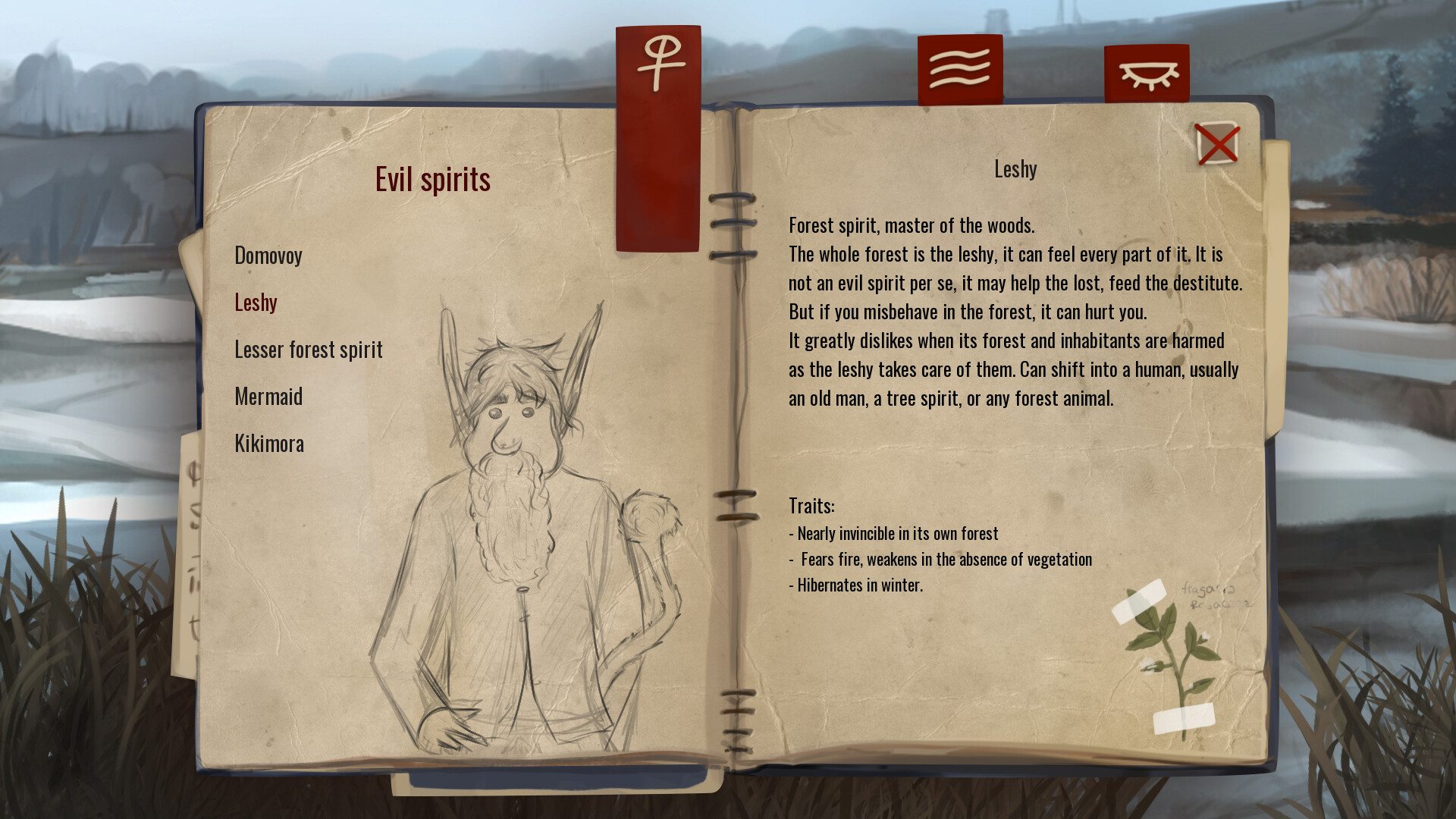Open the Mermaid entry
The image size is (1456, 819).
(x=268, y=397)
